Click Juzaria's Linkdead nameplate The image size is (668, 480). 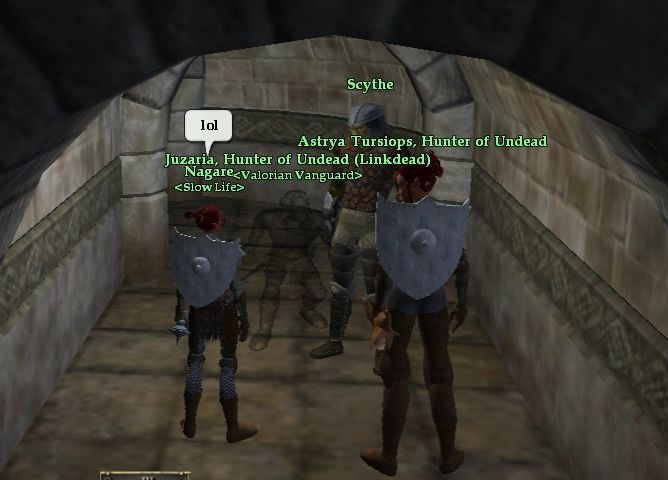(x=297, y=159)
